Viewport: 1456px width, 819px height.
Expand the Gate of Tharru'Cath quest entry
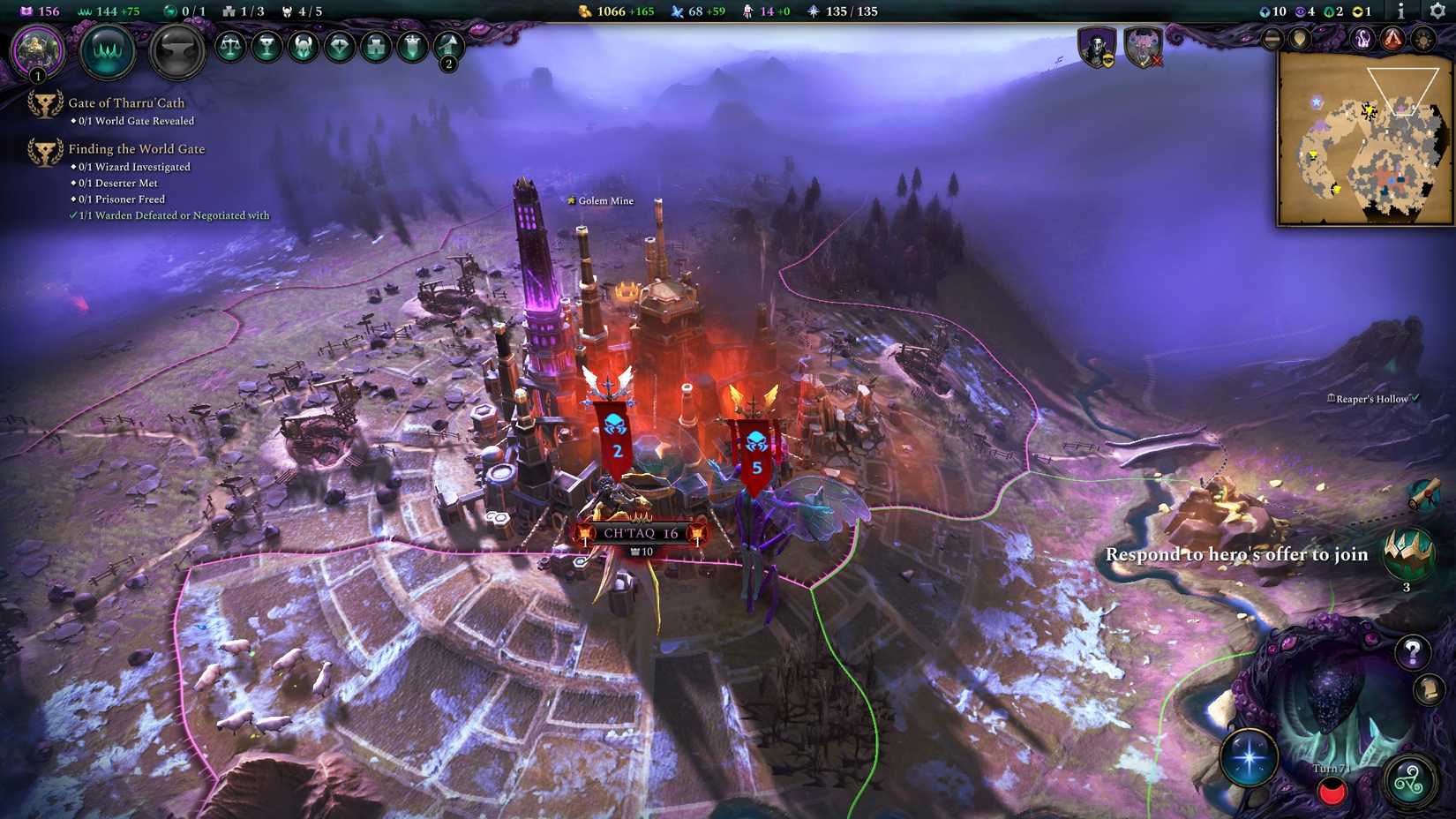(126, 102)
